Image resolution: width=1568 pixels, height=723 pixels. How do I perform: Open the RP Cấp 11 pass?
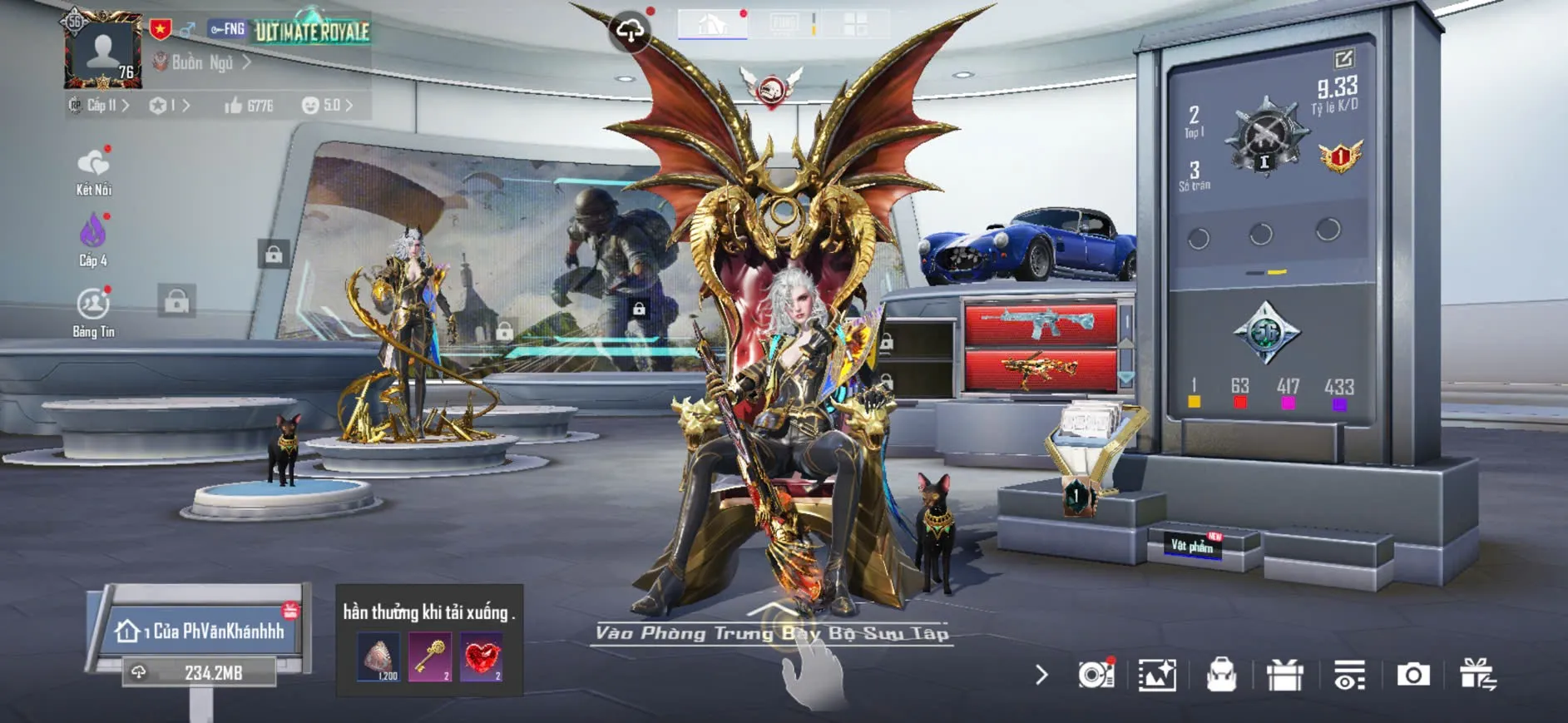[x=99, y=106]
